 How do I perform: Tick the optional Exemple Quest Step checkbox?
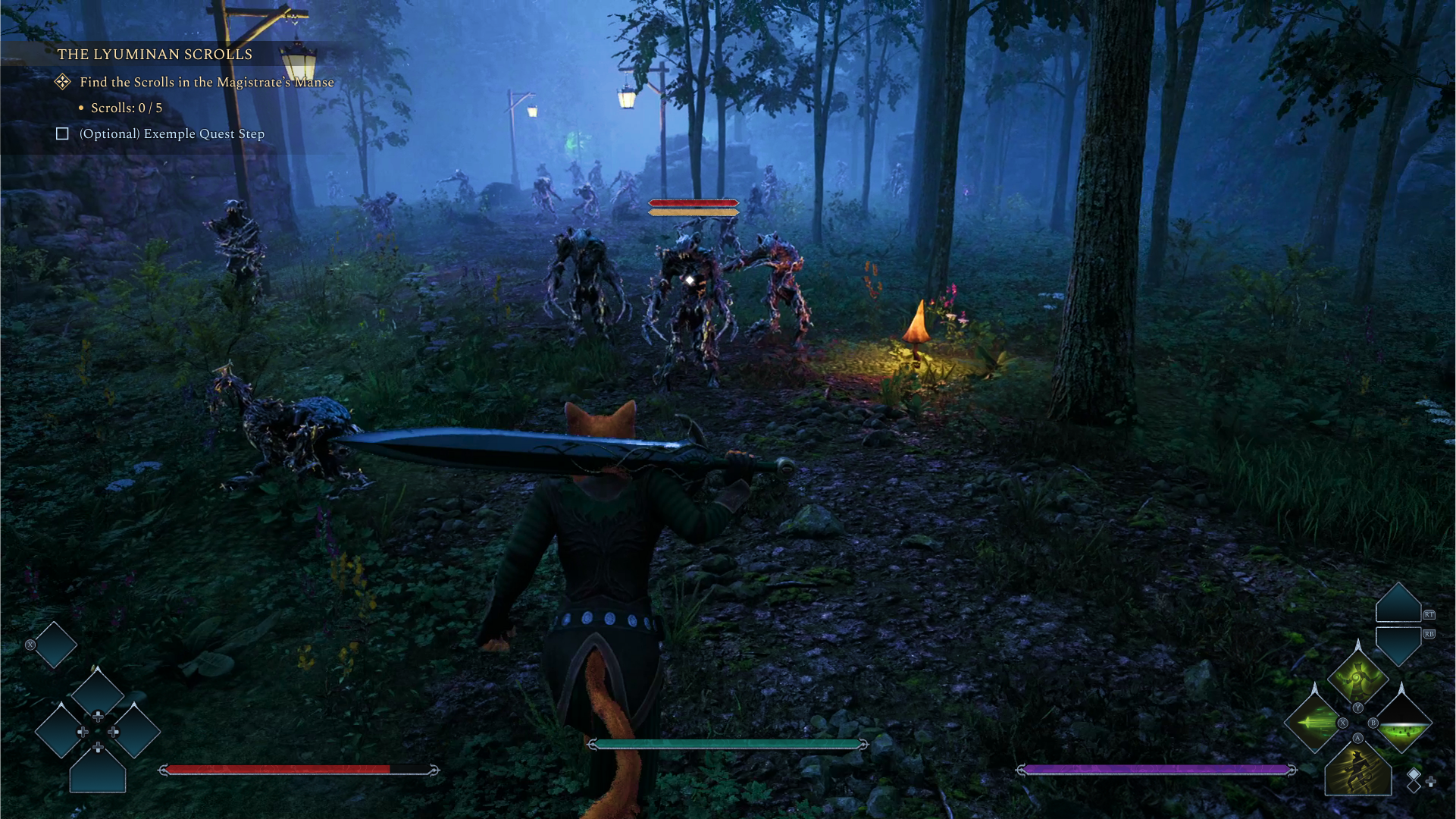pos(63,134)
